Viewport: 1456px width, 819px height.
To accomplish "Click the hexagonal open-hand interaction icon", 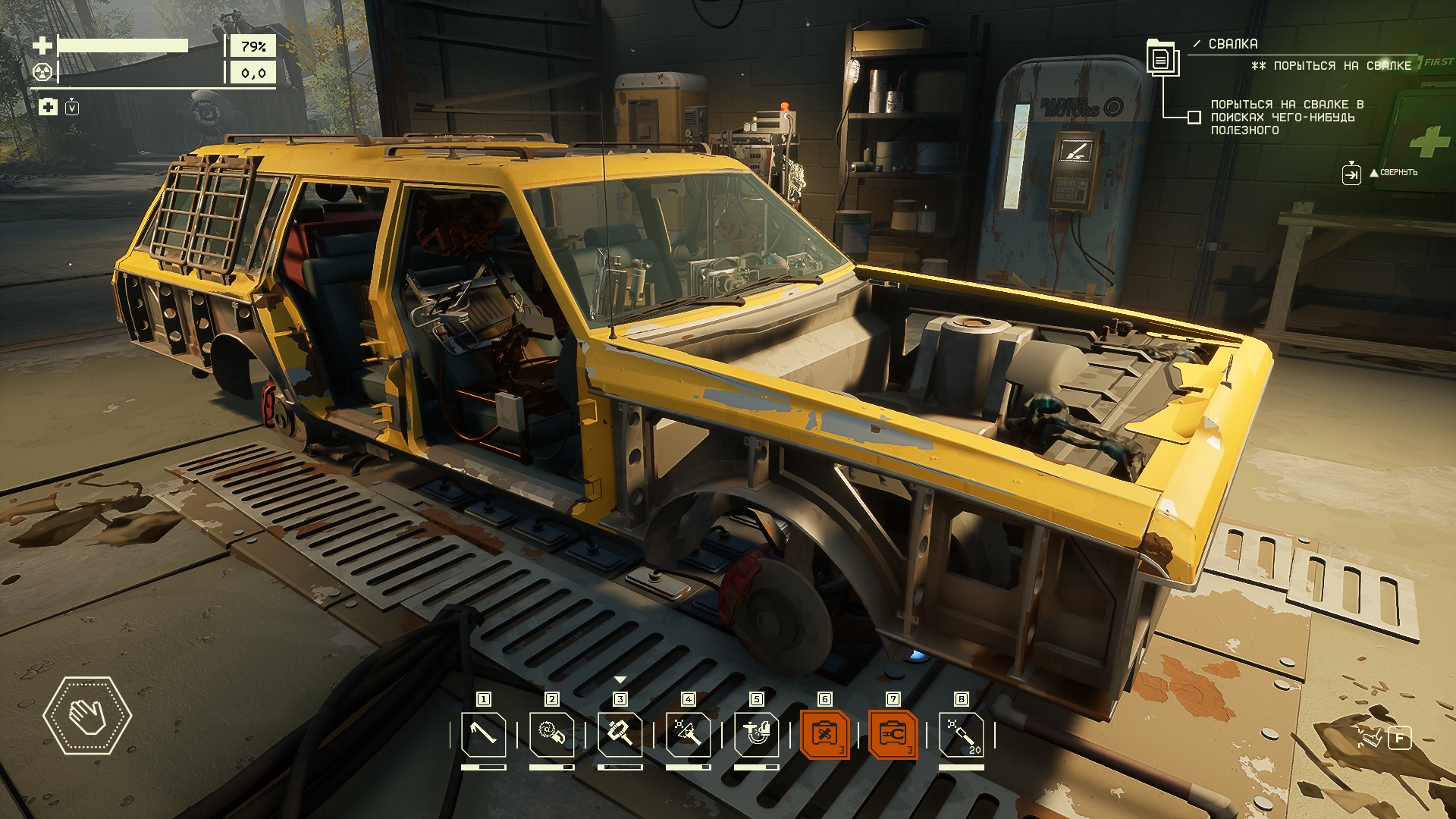I will [87, 716].
